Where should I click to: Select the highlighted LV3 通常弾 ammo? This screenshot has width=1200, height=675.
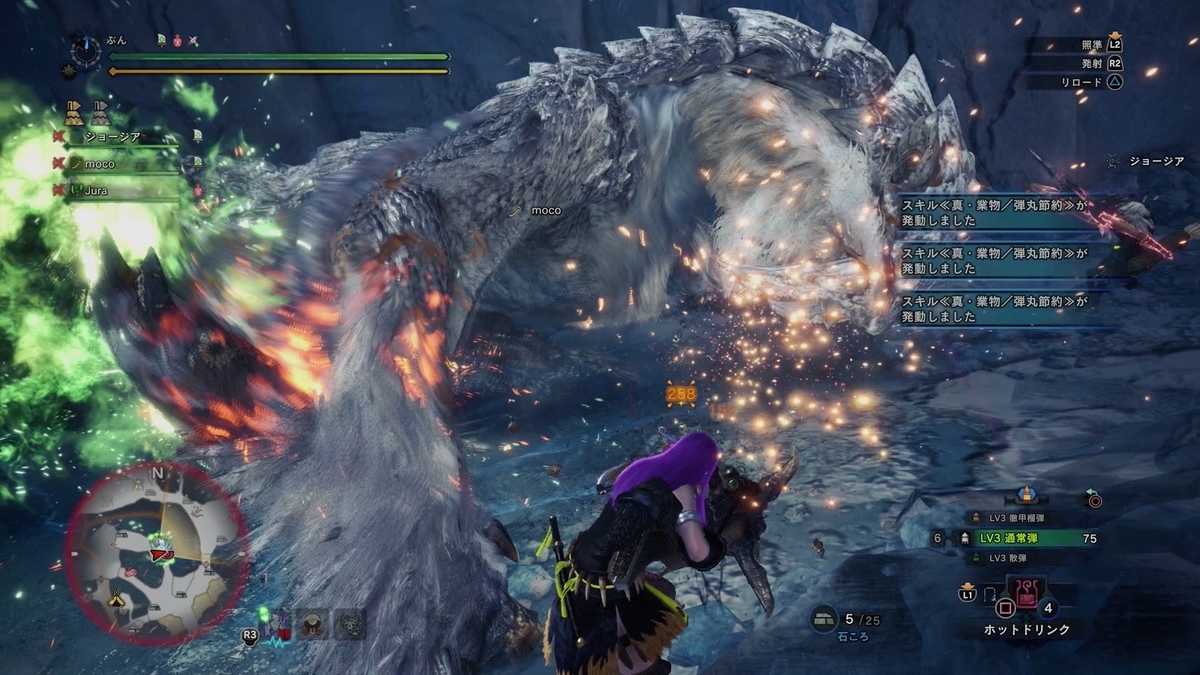(x=1022, y=538)
